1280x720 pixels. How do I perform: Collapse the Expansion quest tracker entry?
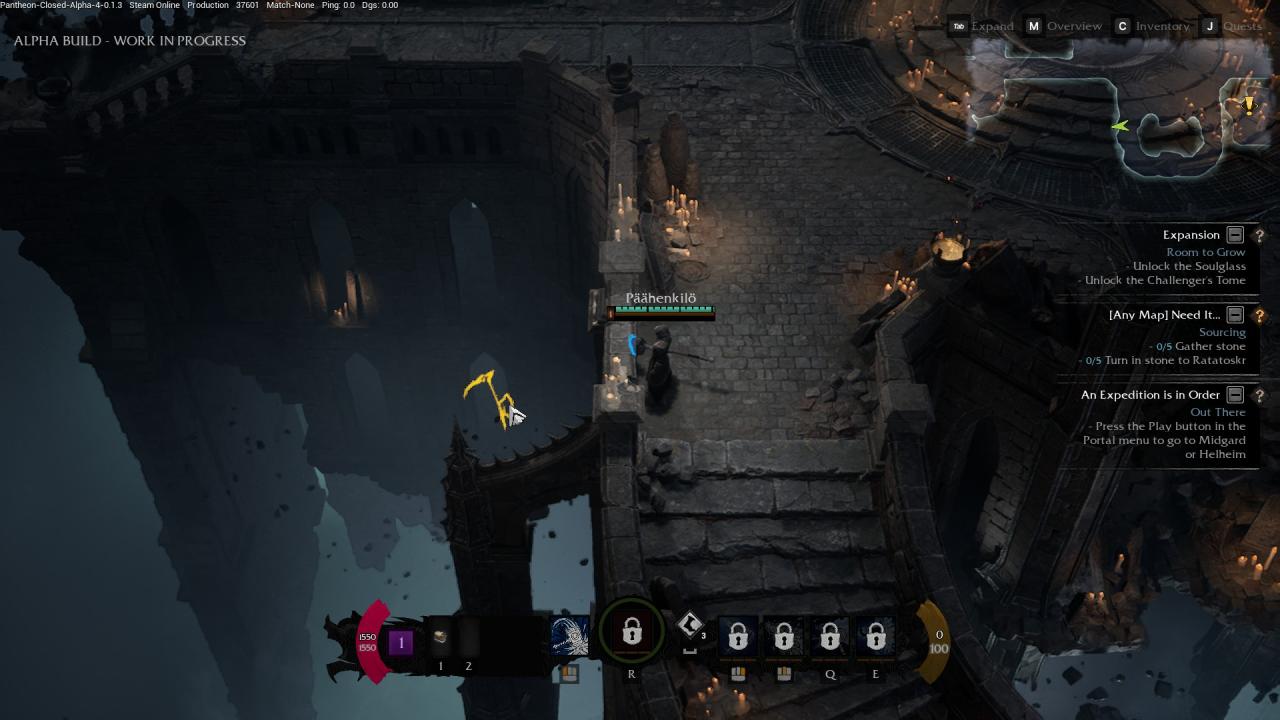(x=1235, y=235)
